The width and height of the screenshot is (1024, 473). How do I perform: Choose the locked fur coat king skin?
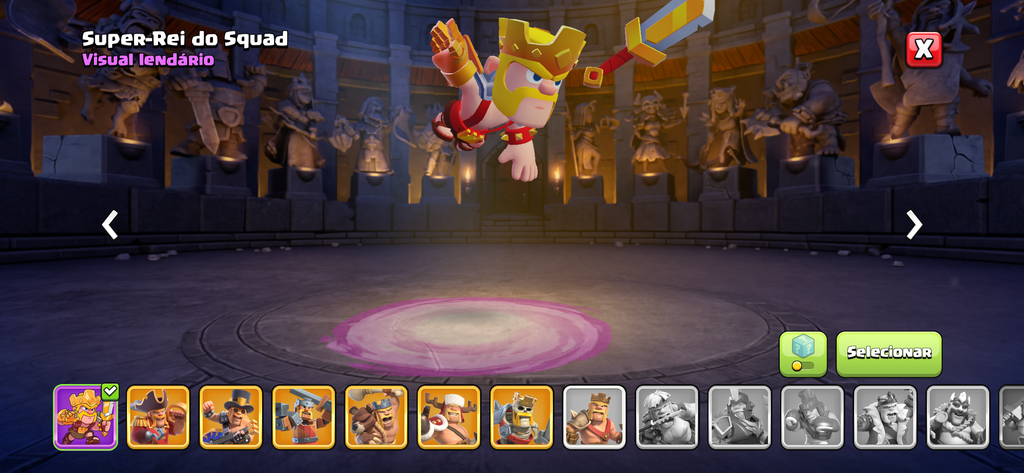point(885,417)
